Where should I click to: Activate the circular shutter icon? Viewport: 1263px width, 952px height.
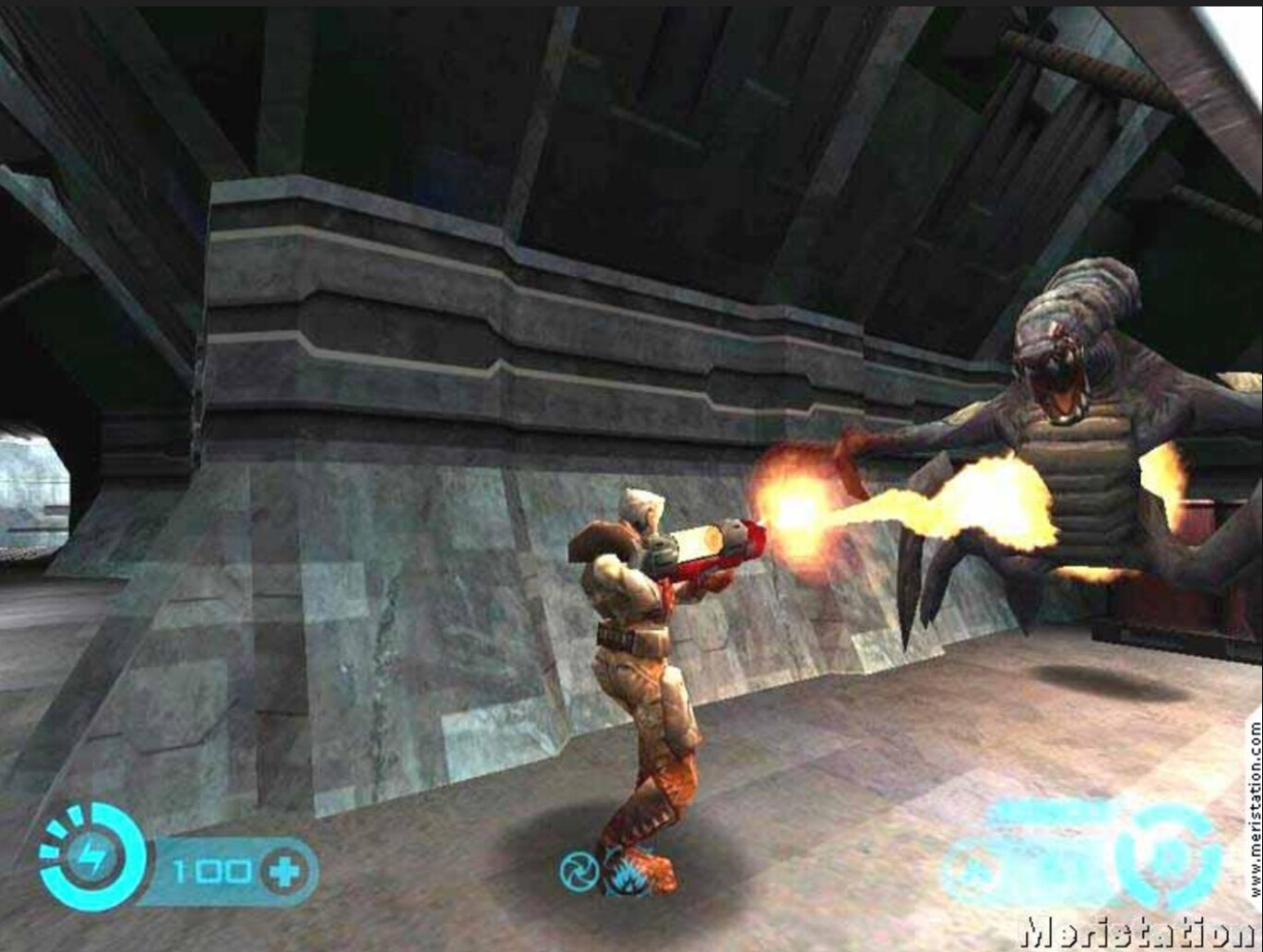coord(578,872)
